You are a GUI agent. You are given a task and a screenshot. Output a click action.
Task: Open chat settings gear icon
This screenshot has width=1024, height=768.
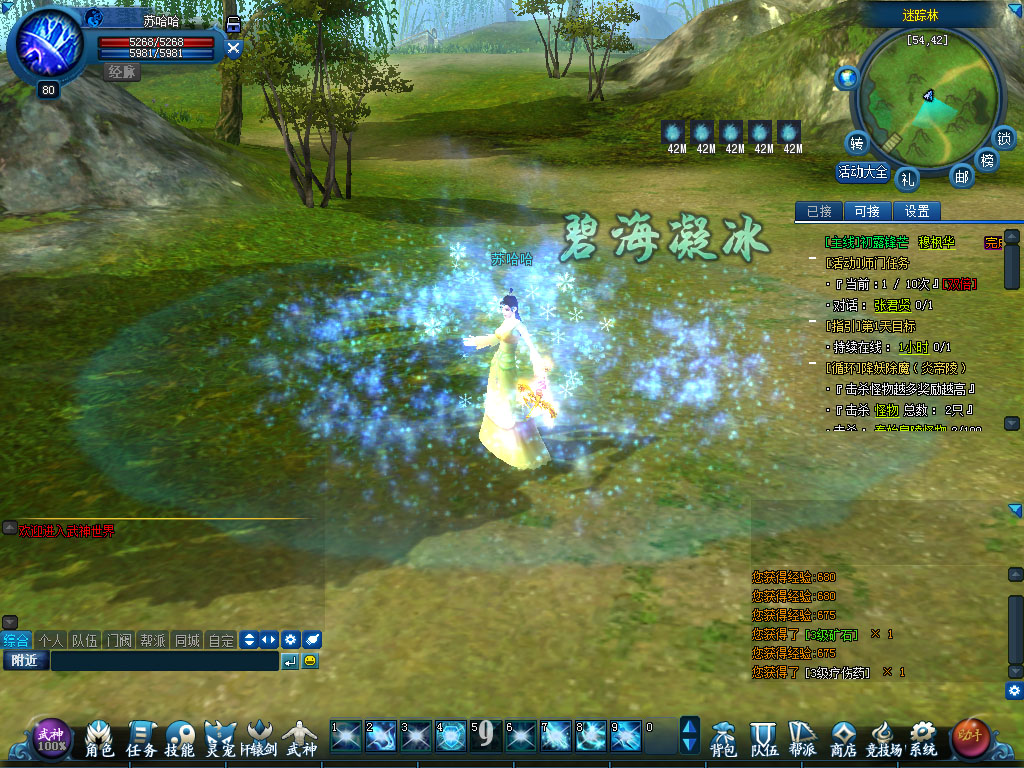[x=290, y=640]
